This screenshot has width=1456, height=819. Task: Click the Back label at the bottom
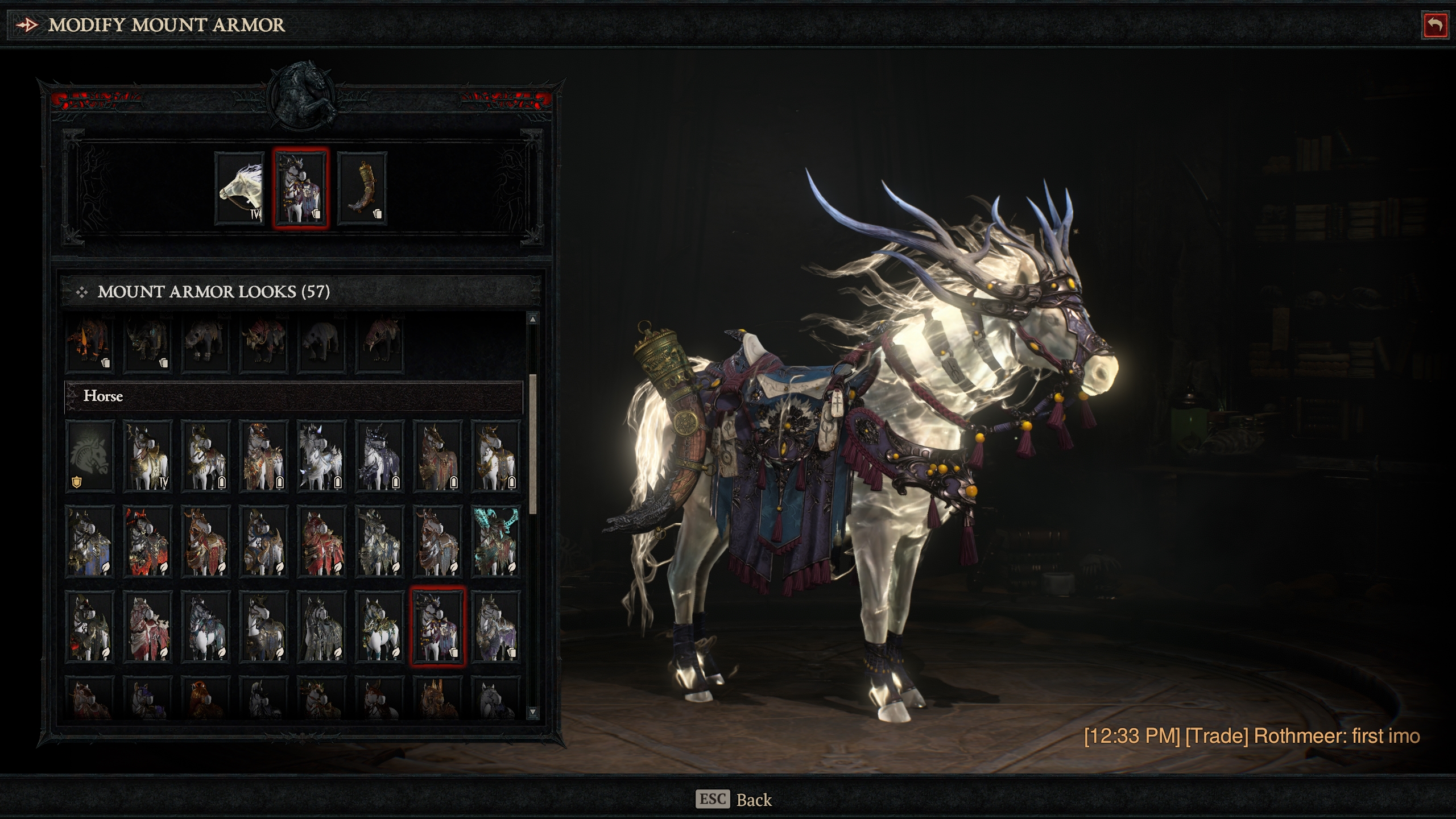click(753, 800)
